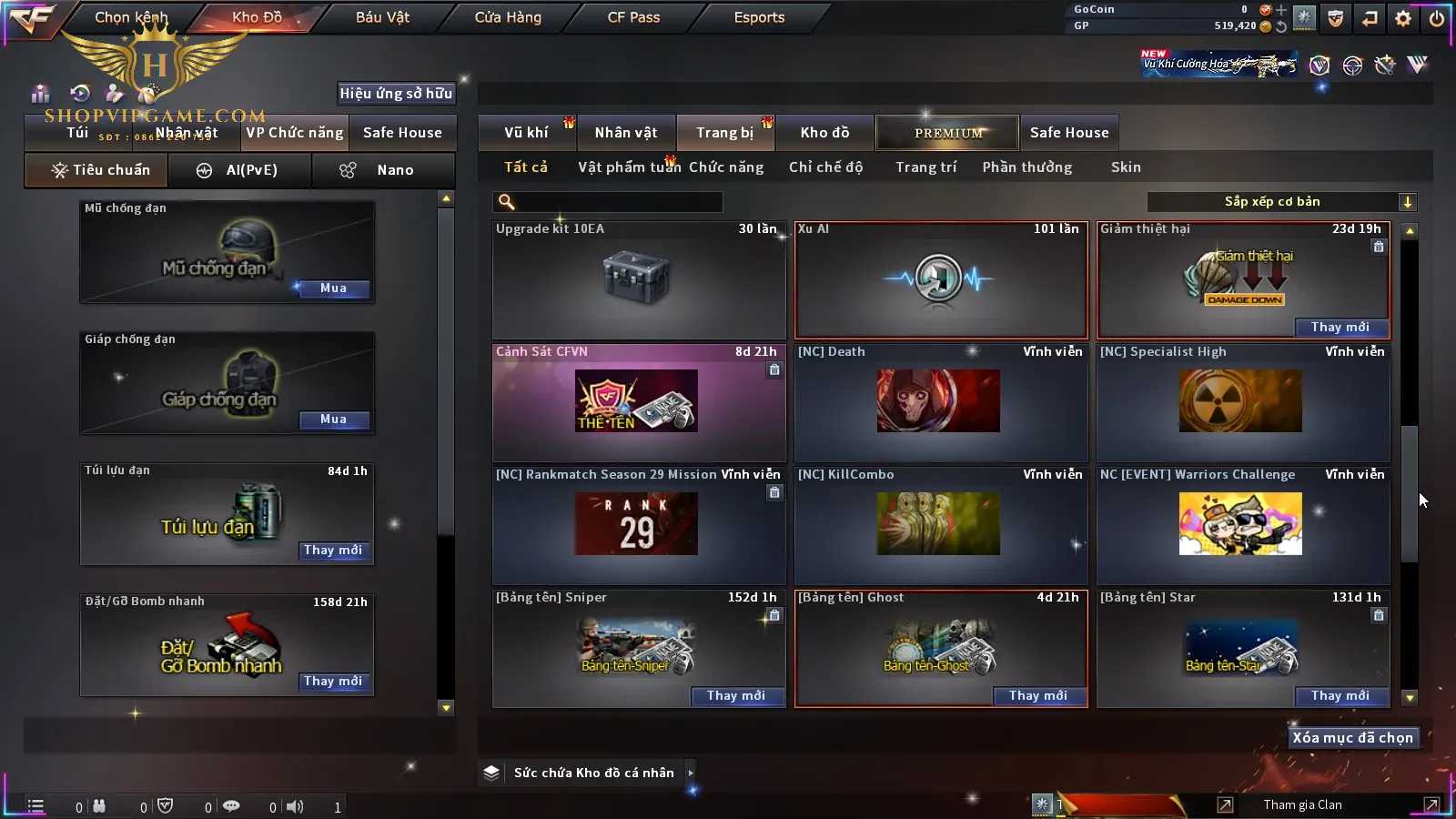Select the Upgrade kit 10EA item
Screen dimensions: 1456x819
pyautogui.click(x=639, y=280)
